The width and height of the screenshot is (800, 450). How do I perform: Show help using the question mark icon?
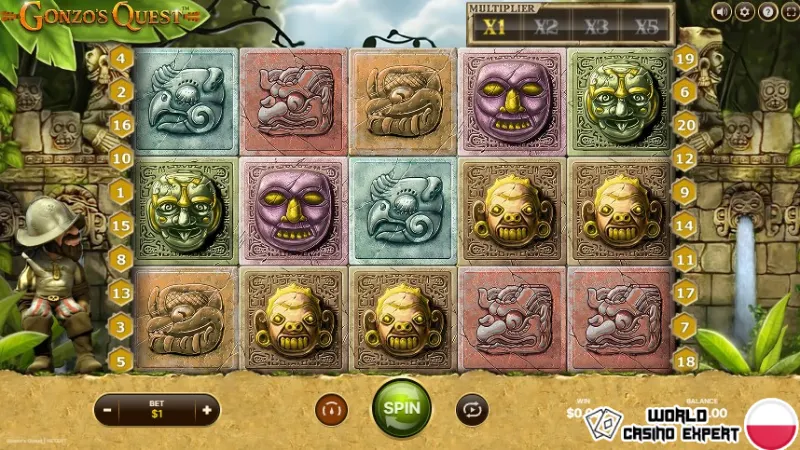[x=766, y=12]
